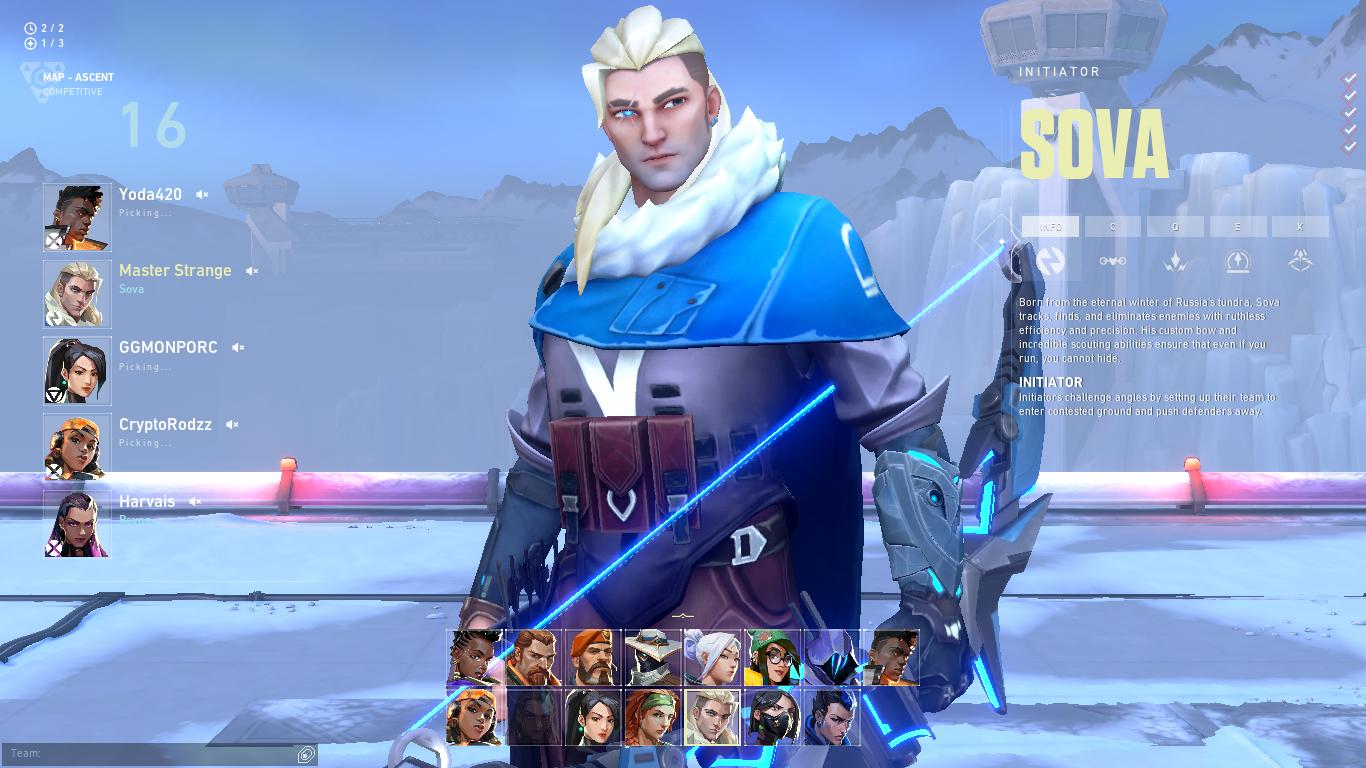Select the Killjoy agent tile

(770, 657)
